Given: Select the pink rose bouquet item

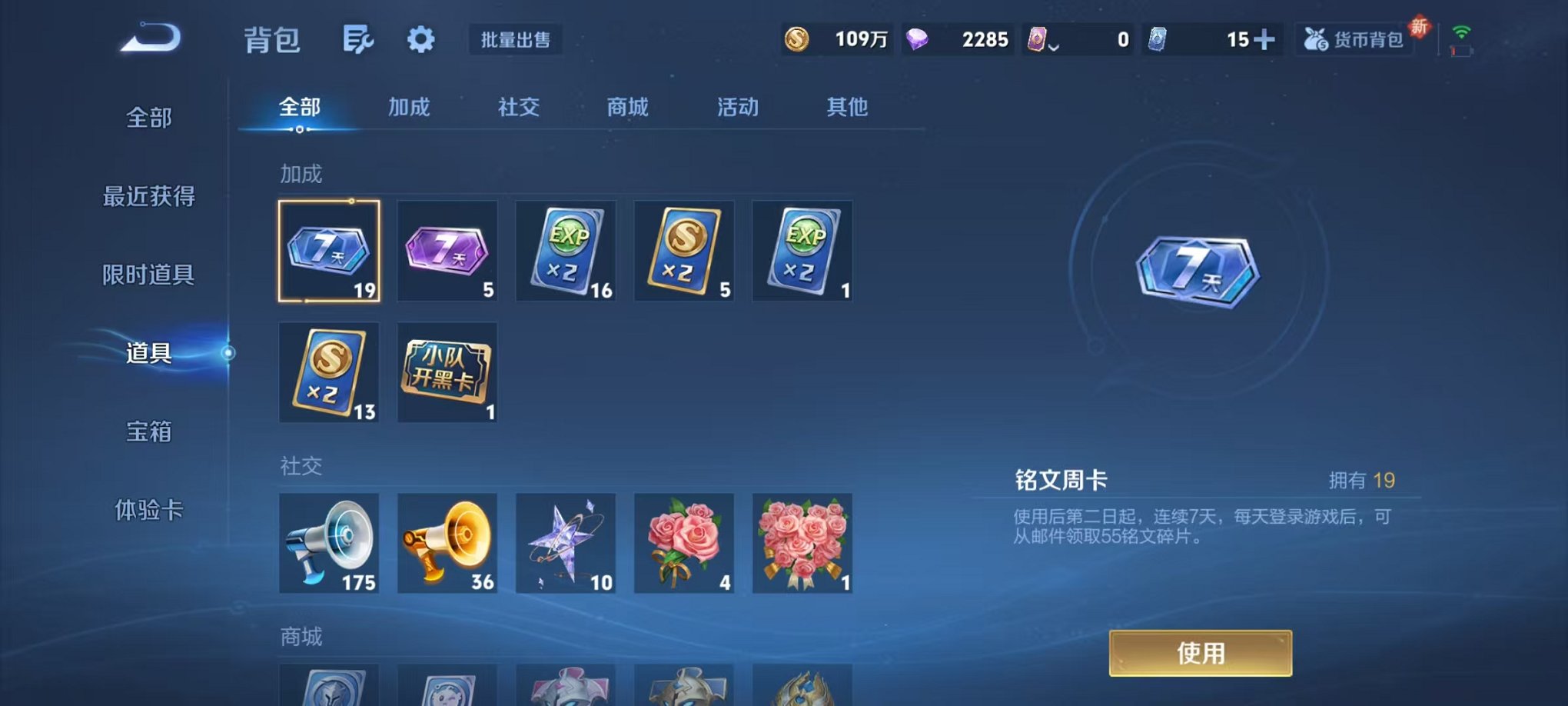Looking at the screenshot, I should click(x=683, y=544).
